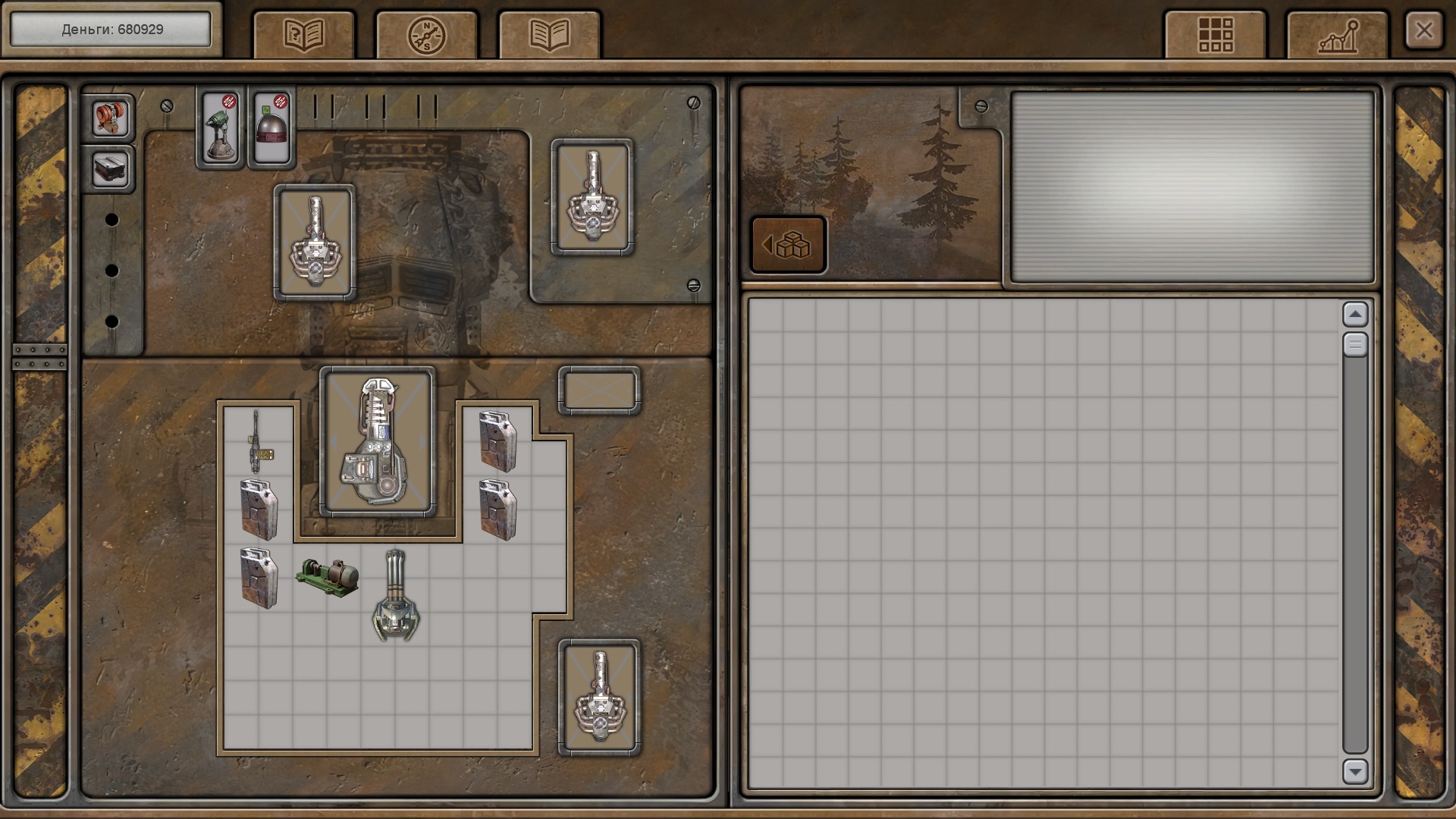Open the statistics chart tab

click(1338, 35)
